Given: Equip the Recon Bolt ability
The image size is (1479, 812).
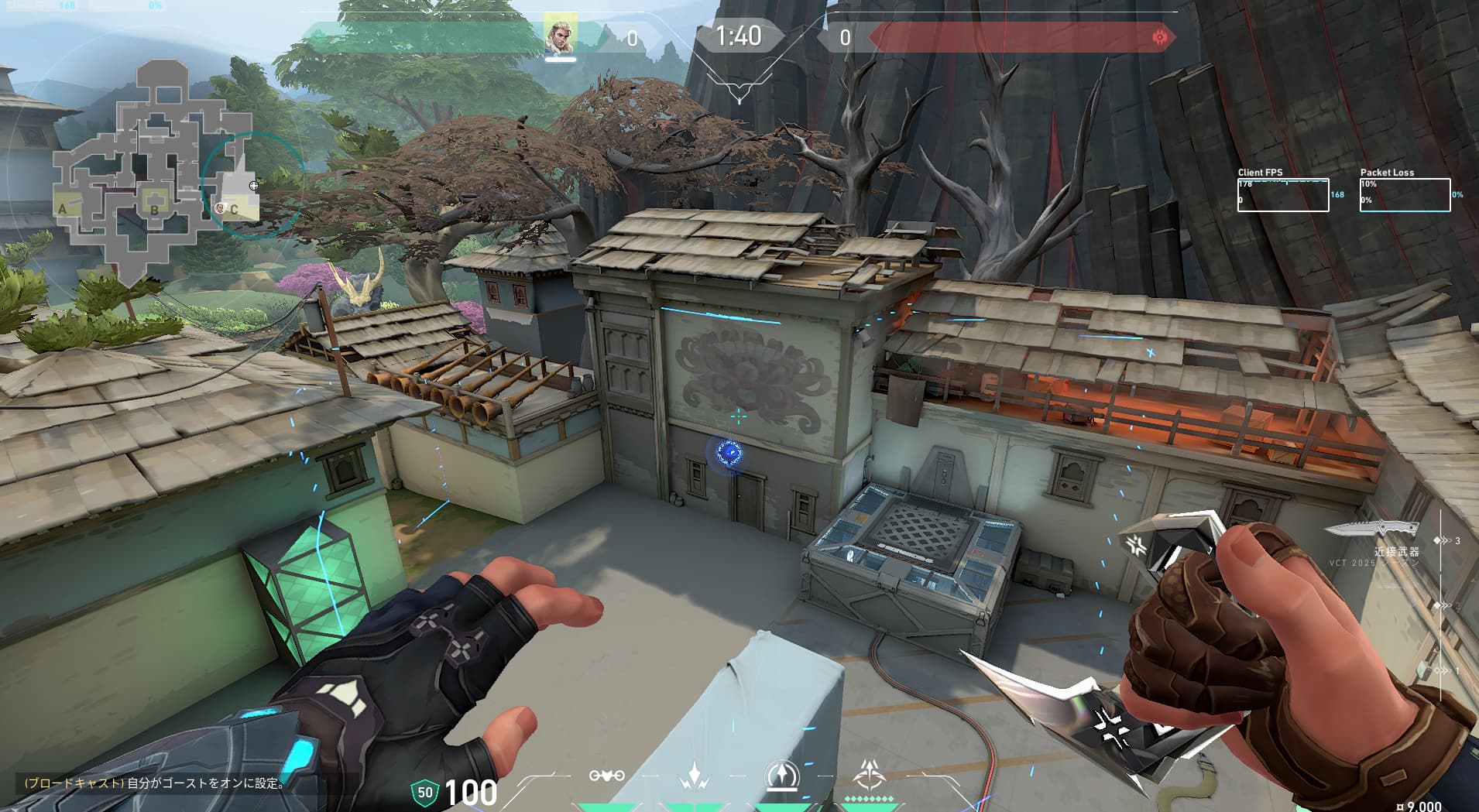Looking at the screenshot, I should [x=781, y=775].
